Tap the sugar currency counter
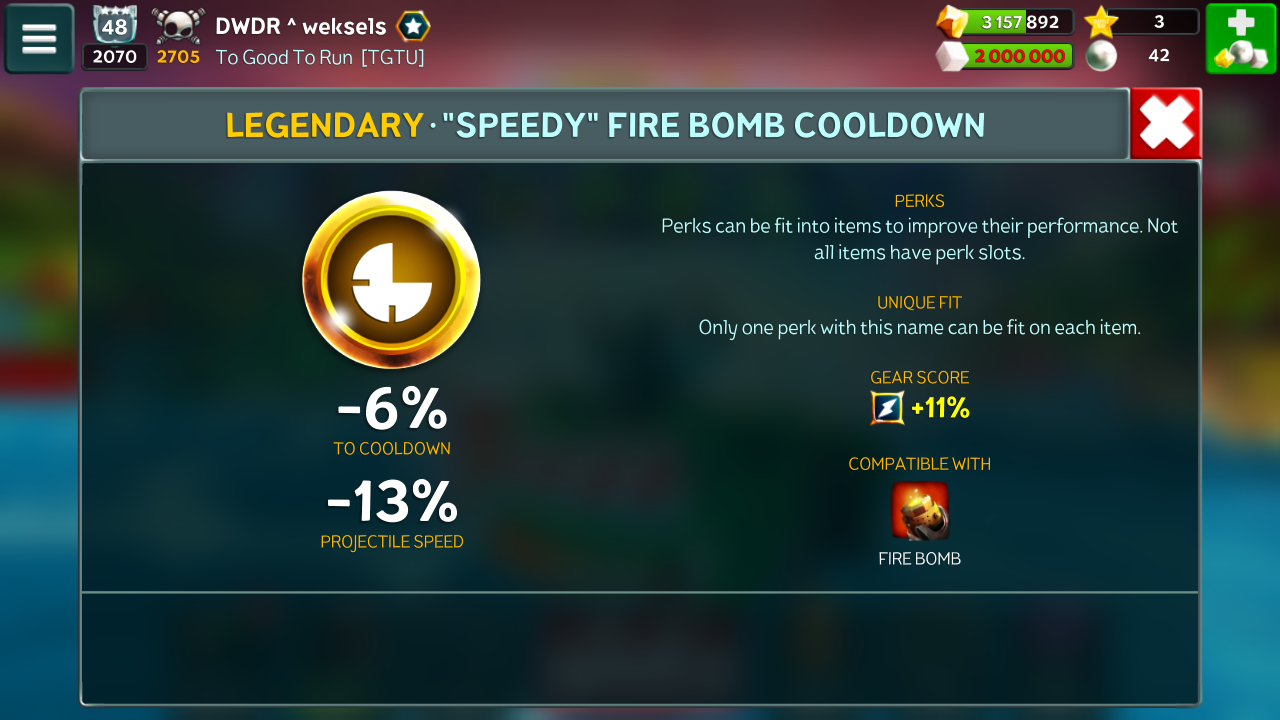 1005,56
